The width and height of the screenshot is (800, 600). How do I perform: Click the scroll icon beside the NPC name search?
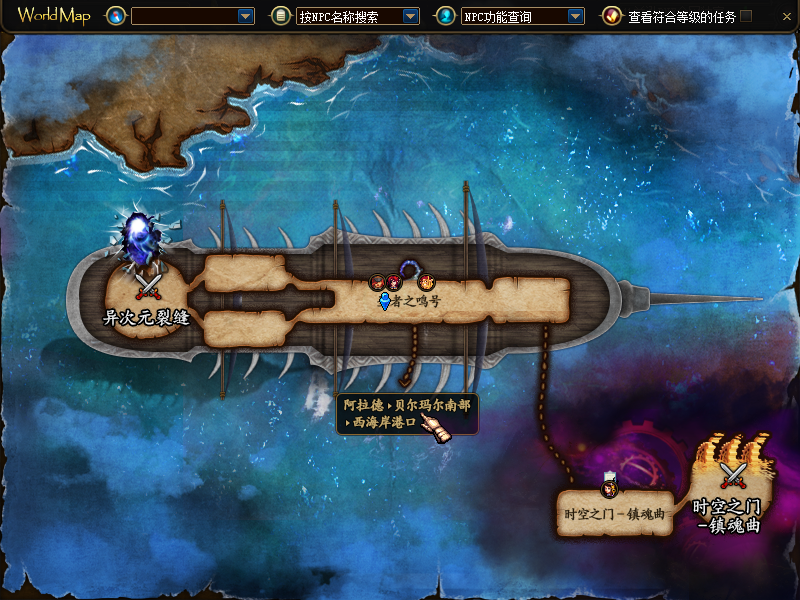point(281,16)
